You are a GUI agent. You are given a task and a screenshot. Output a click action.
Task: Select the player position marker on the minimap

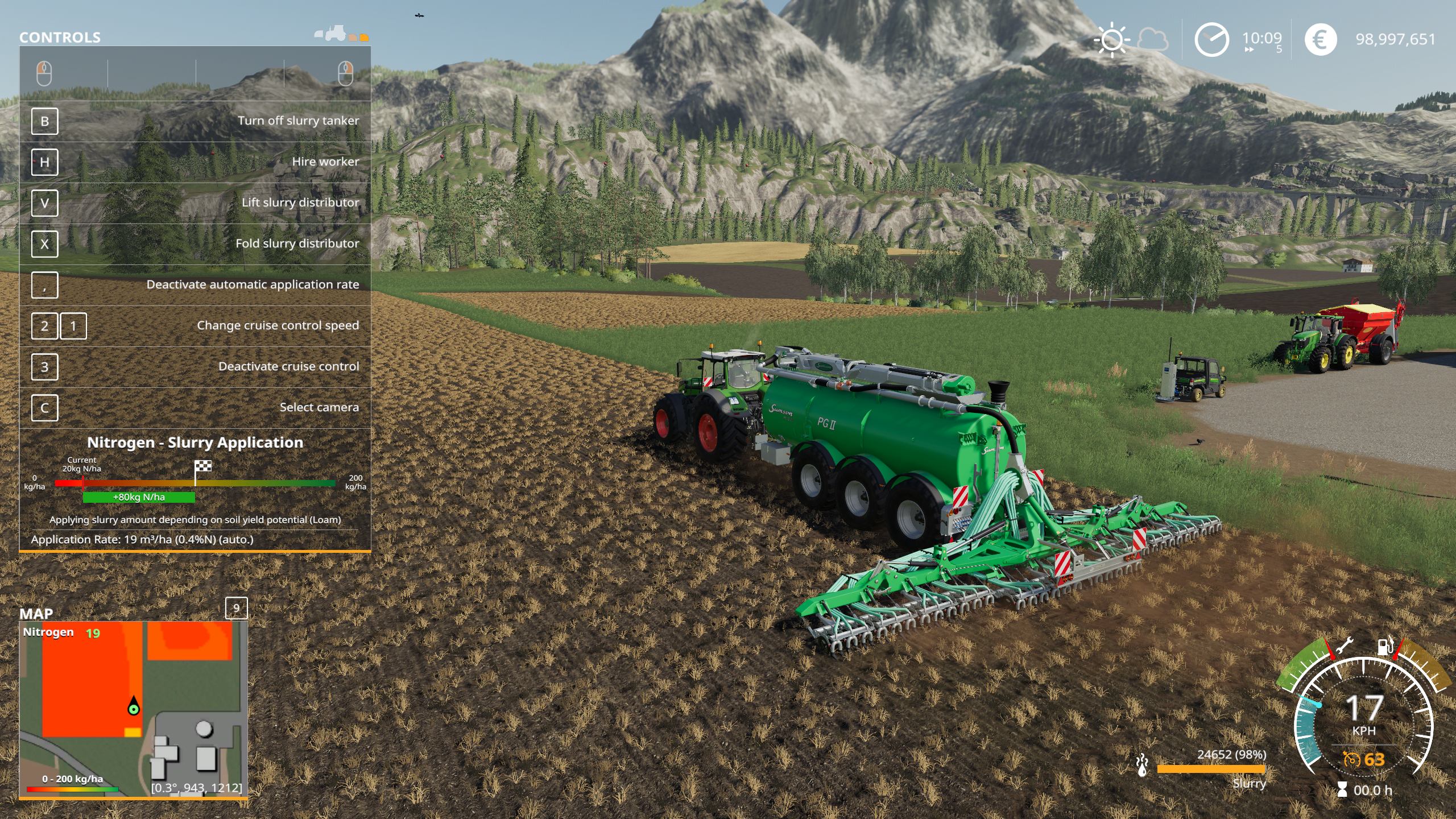pyautogui.click(x=134, y=707)
